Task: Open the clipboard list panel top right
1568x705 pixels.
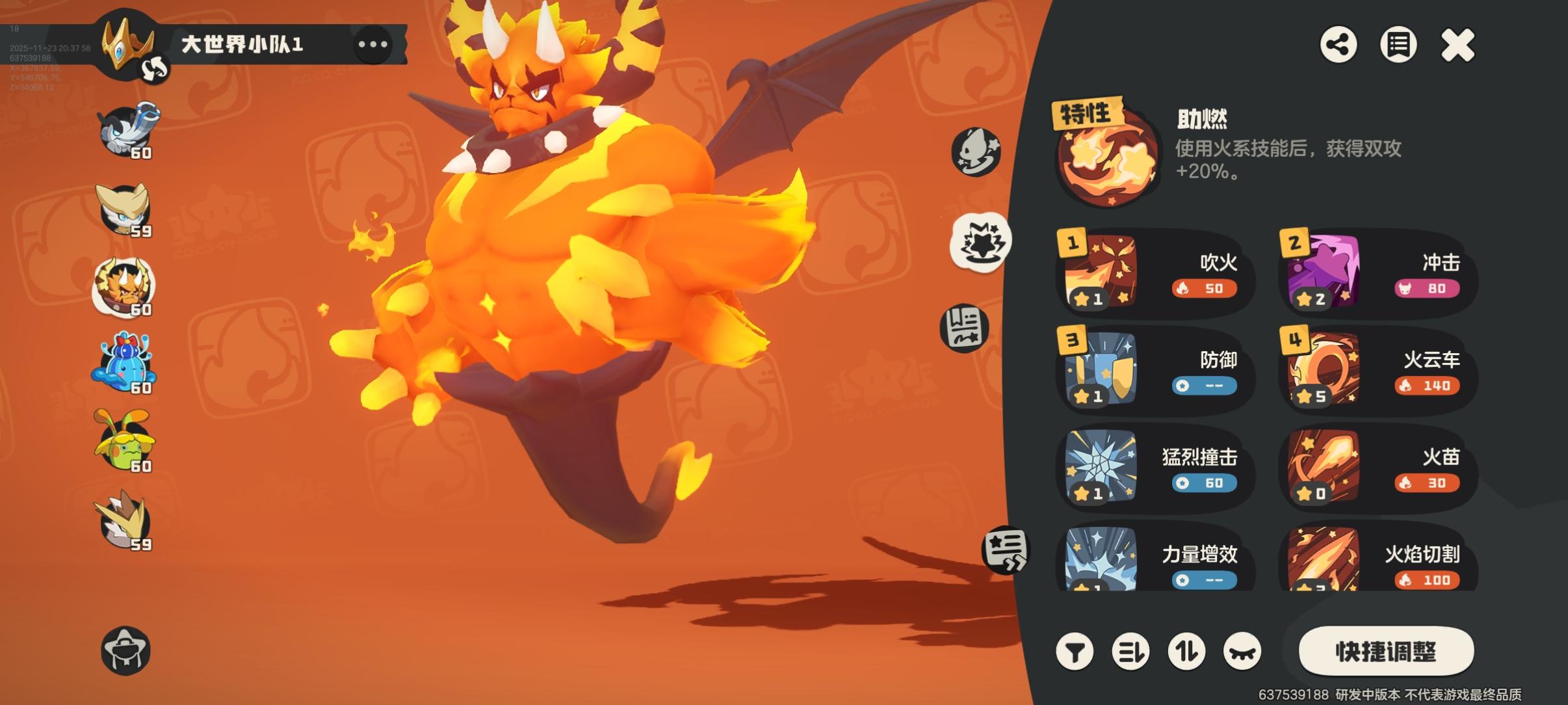Action: 1398,46
